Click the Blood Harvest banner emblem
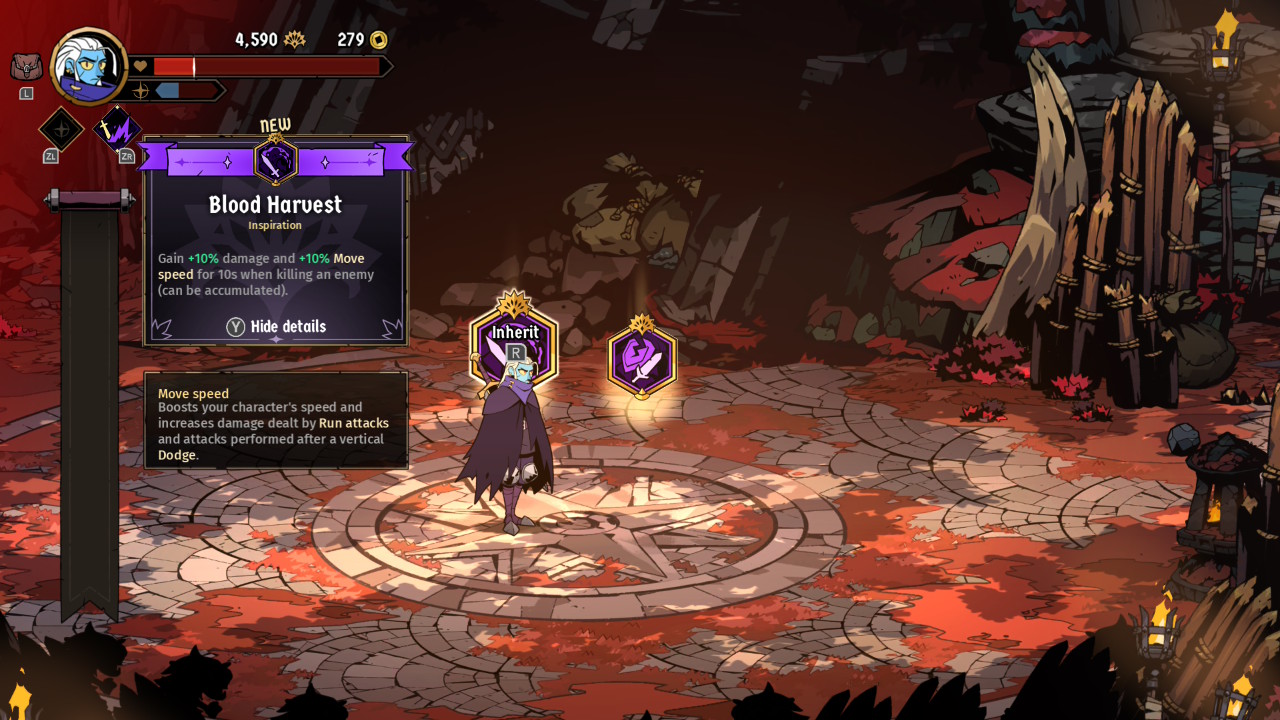This screenshot has width=1280, height=720. point(275,160)
